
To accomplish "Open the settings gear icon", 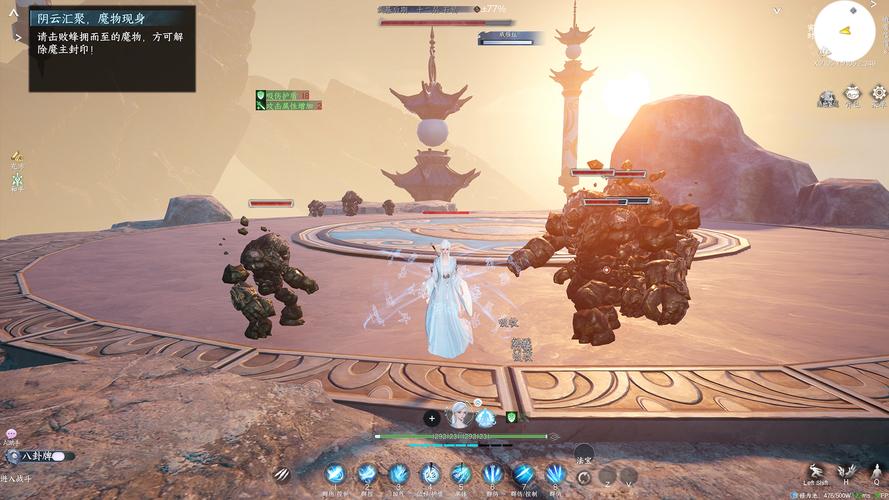I will coord(879,96).
